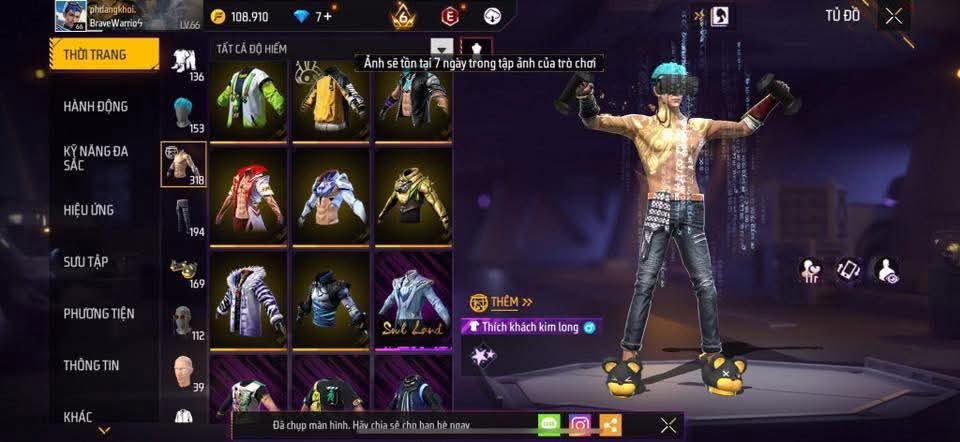Pick the purple striped fur-hood jacket

(250, 300)
